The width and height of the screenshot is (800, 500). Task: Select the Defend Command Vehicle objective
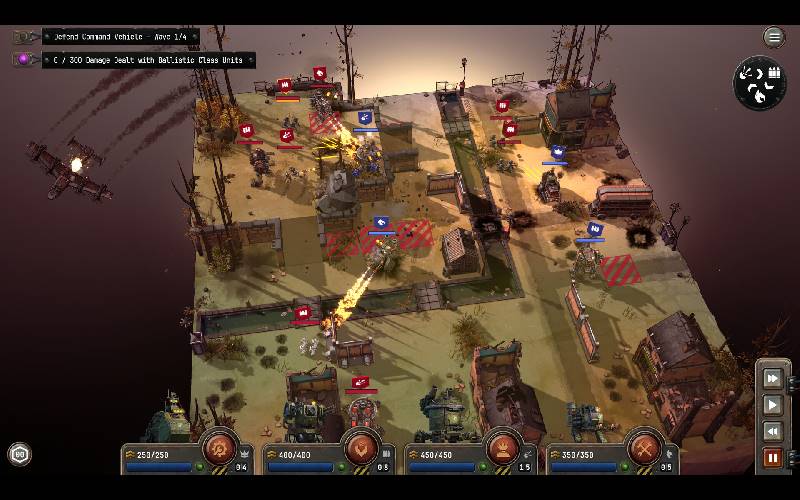click(x=120, y=36)
